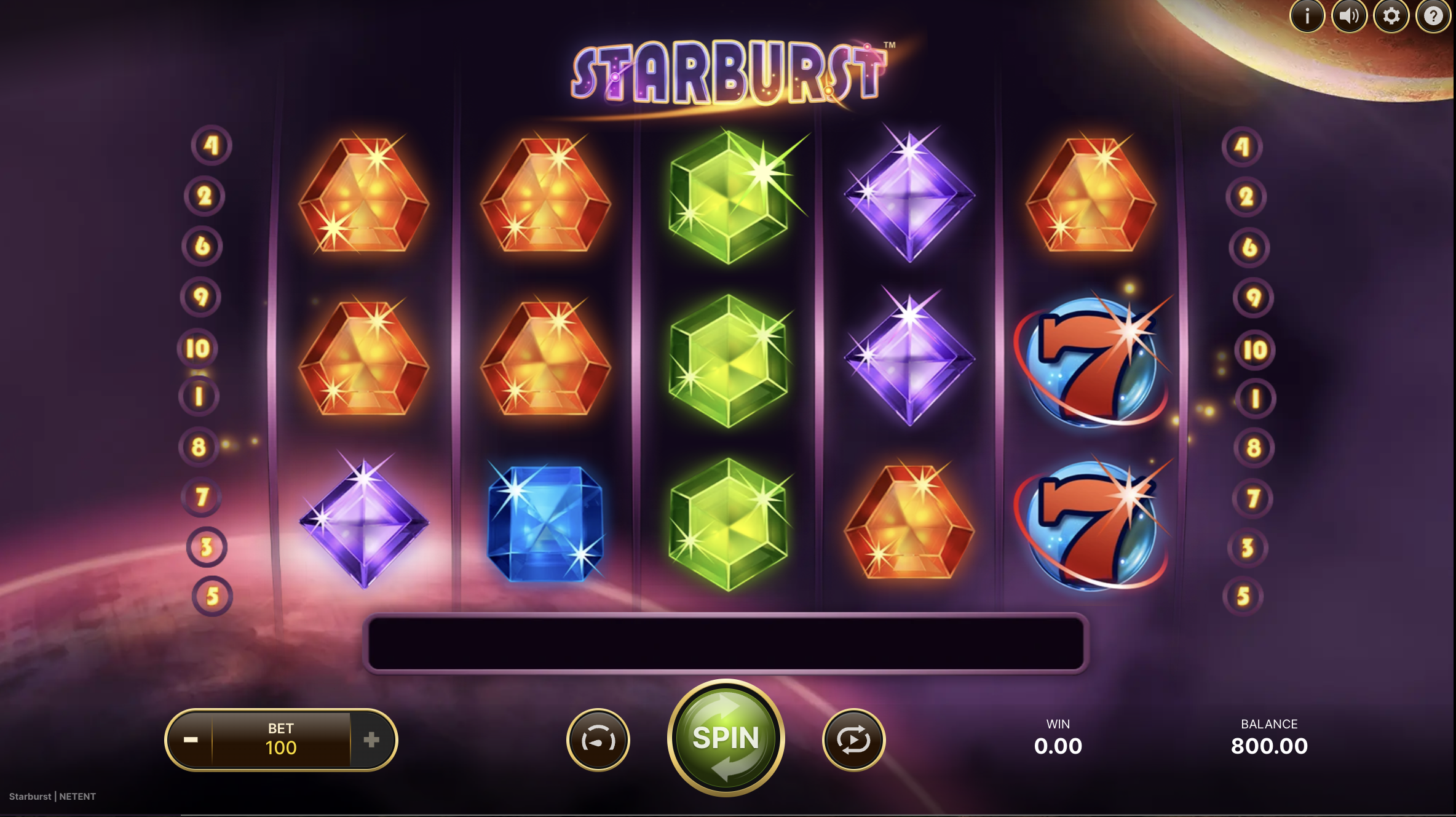Open the game info panel
Viewport: 1456px width, 817px height.
(x=1307, y=16)
